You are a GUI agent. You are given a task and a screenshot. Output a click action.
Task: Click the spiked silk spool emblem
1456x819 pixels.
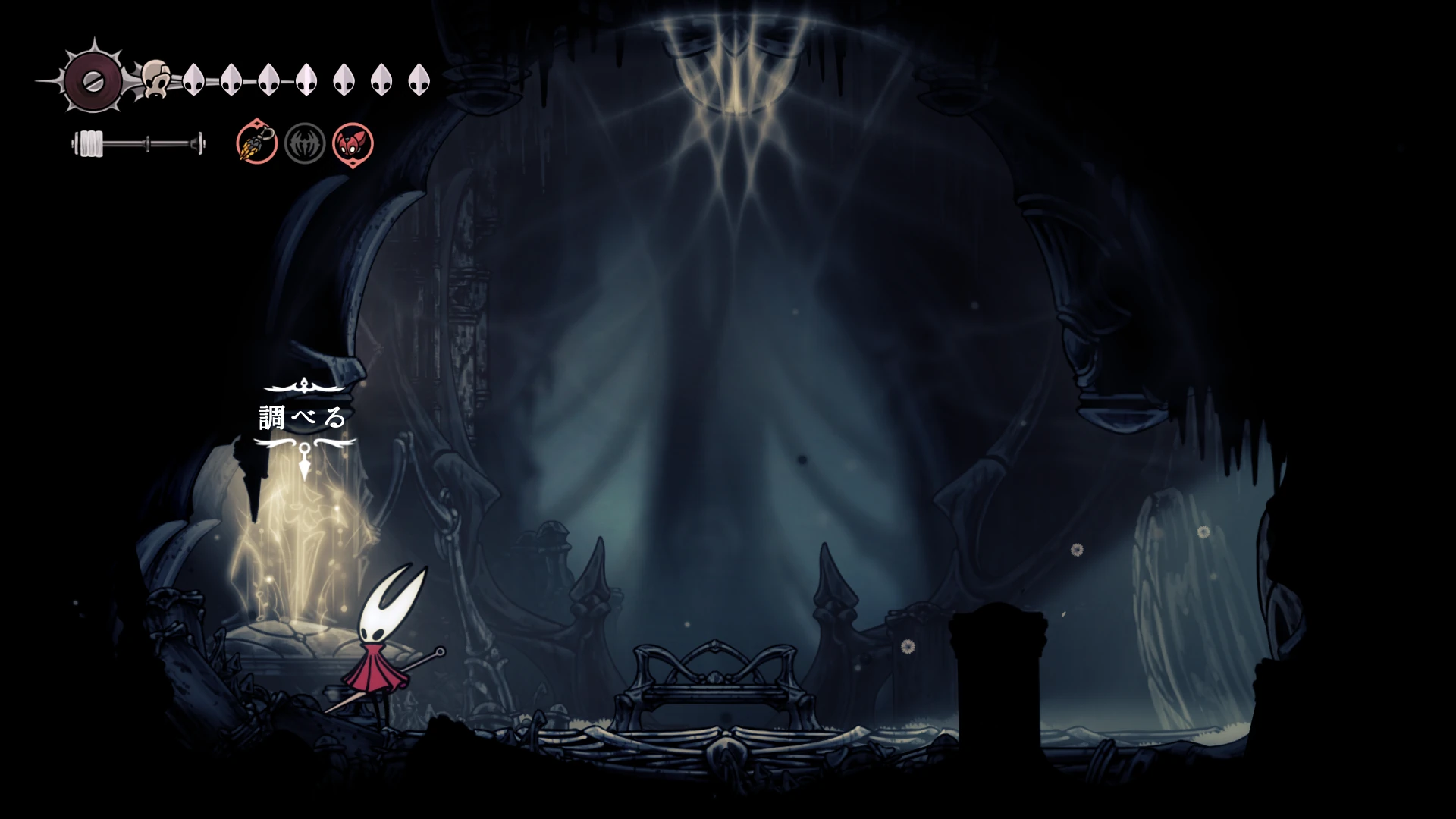93,81
